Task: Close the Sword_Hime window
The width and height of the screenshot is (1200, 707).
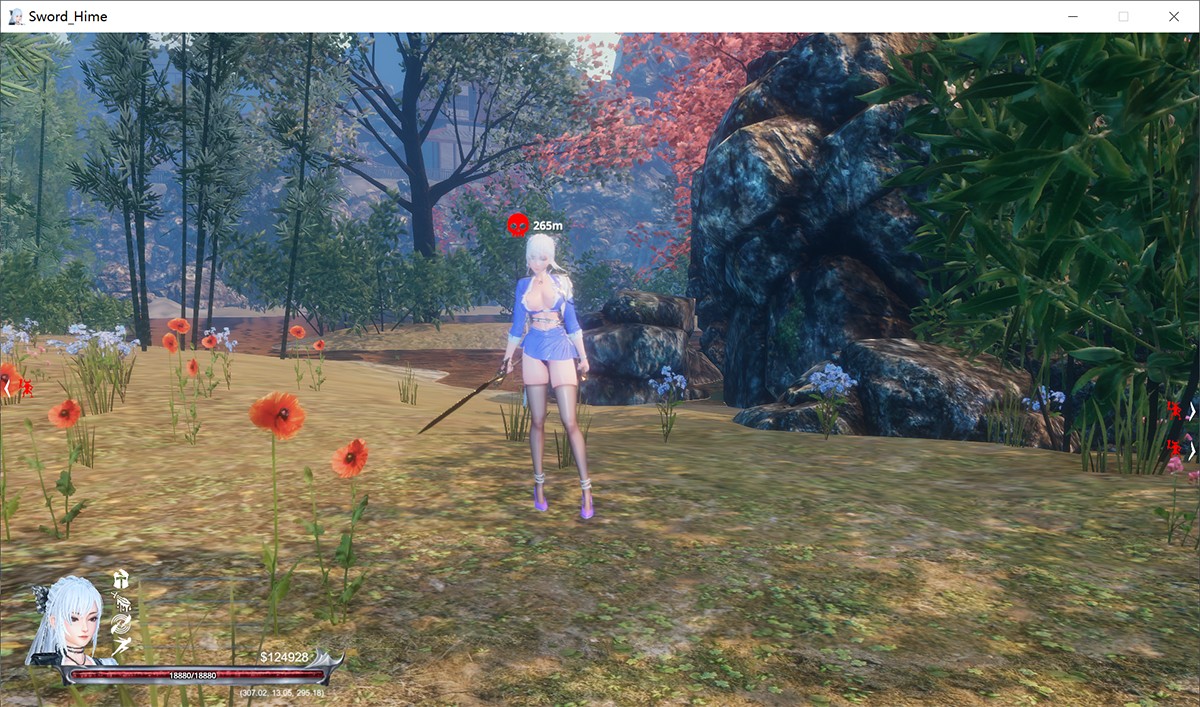Action: pyautogui.click(x=1174, y=16)
